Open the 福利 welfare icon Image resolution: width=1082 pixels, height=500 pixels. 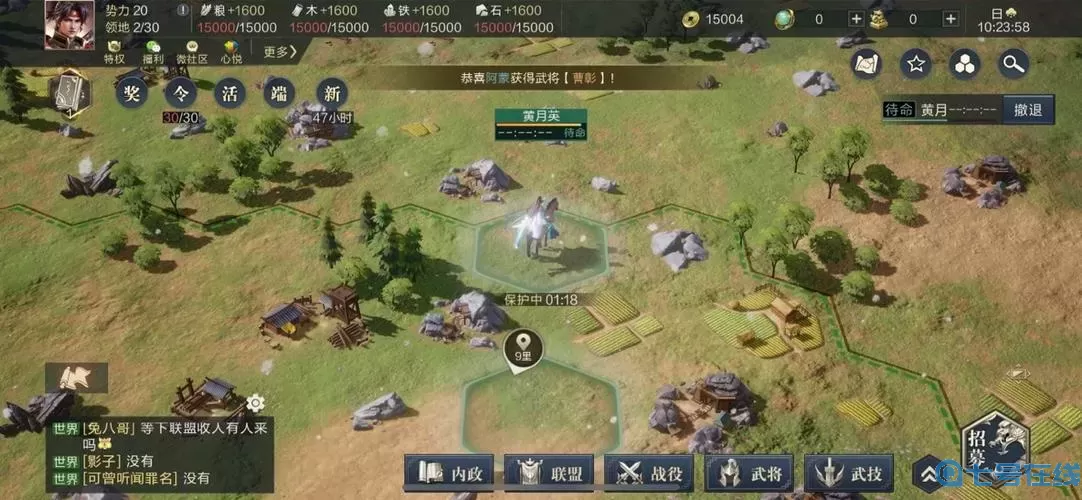153,52
